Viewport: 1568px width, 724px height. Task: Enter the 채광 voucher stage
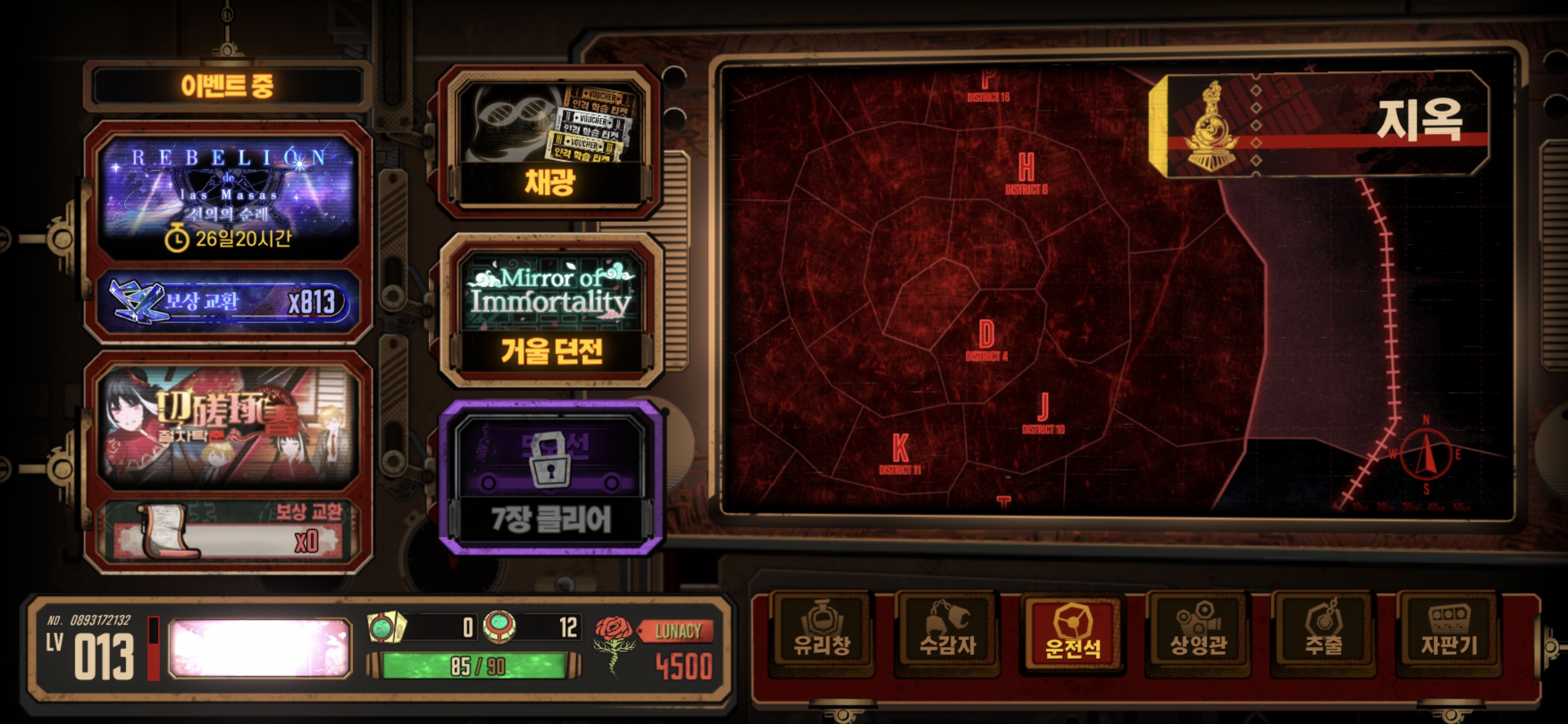(549, 144)
